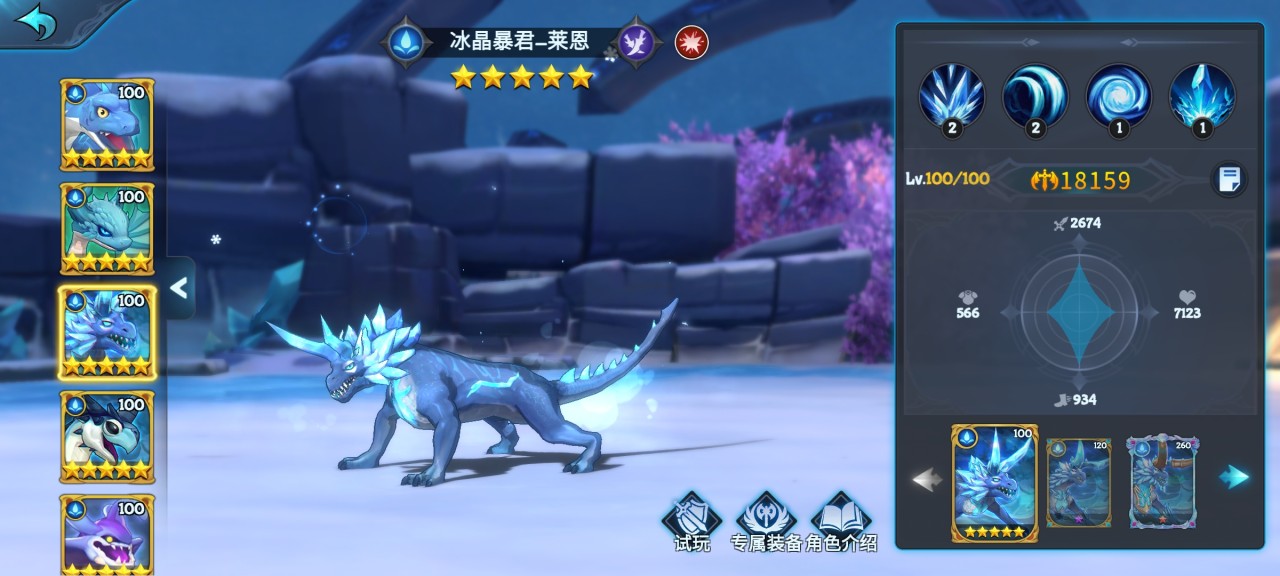Select the purple monster portrait
Image resolution: width=1280 pixels, height=576 pixels.
(x=107, y=534)
